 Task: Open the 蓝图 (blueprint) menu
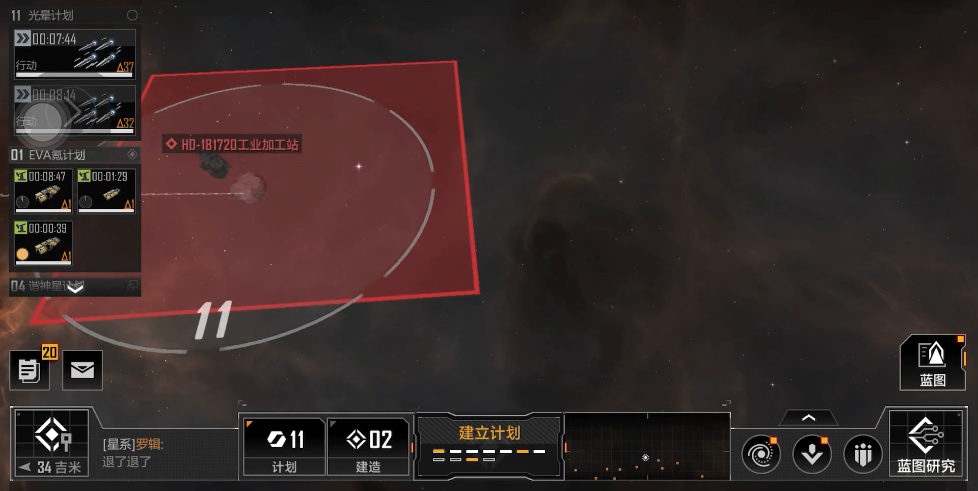pyautogui.click(x=932, y=362)
